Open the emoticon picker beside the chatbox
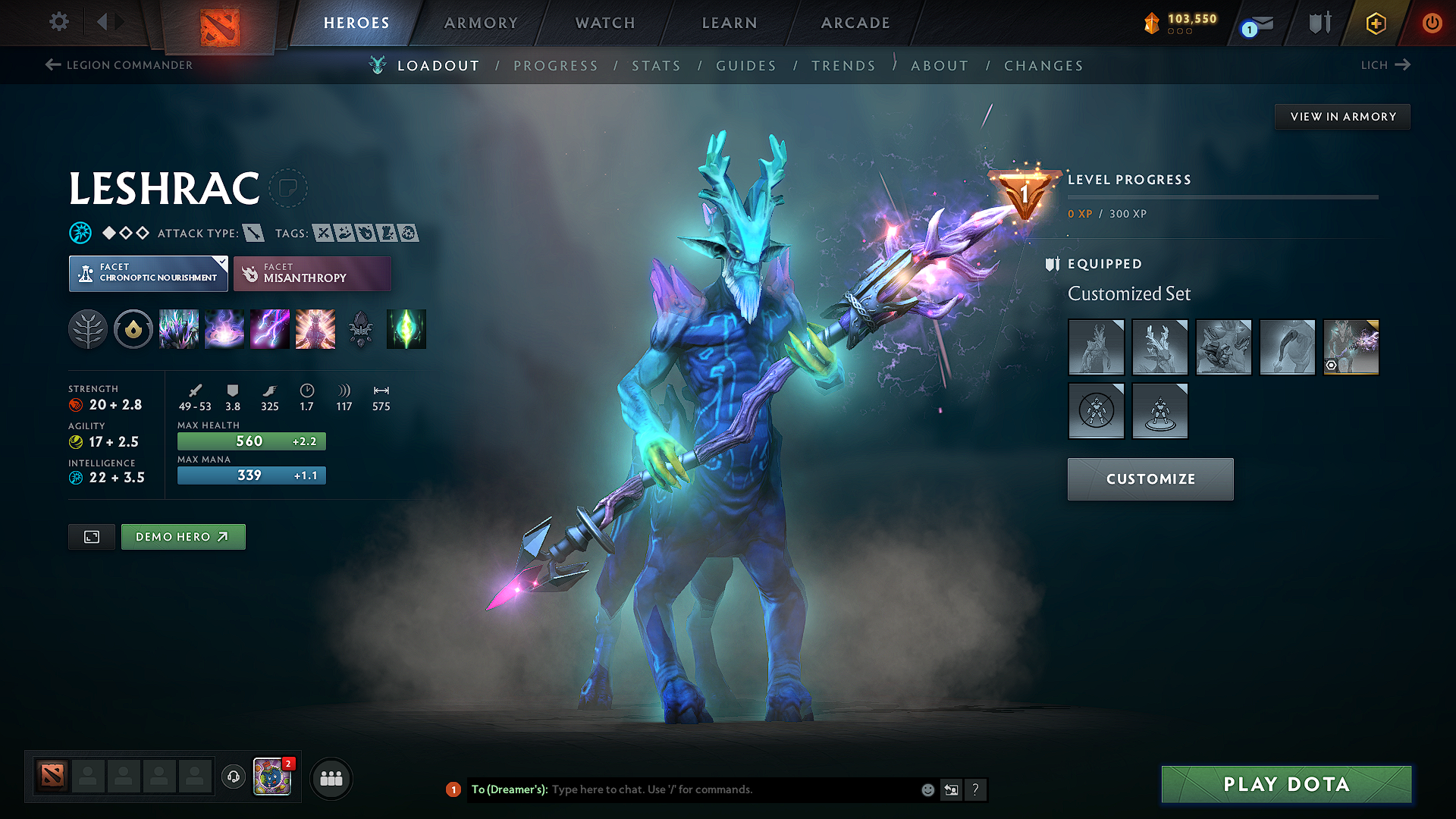Screen dimensions: 1456x819 coord(927,789)
